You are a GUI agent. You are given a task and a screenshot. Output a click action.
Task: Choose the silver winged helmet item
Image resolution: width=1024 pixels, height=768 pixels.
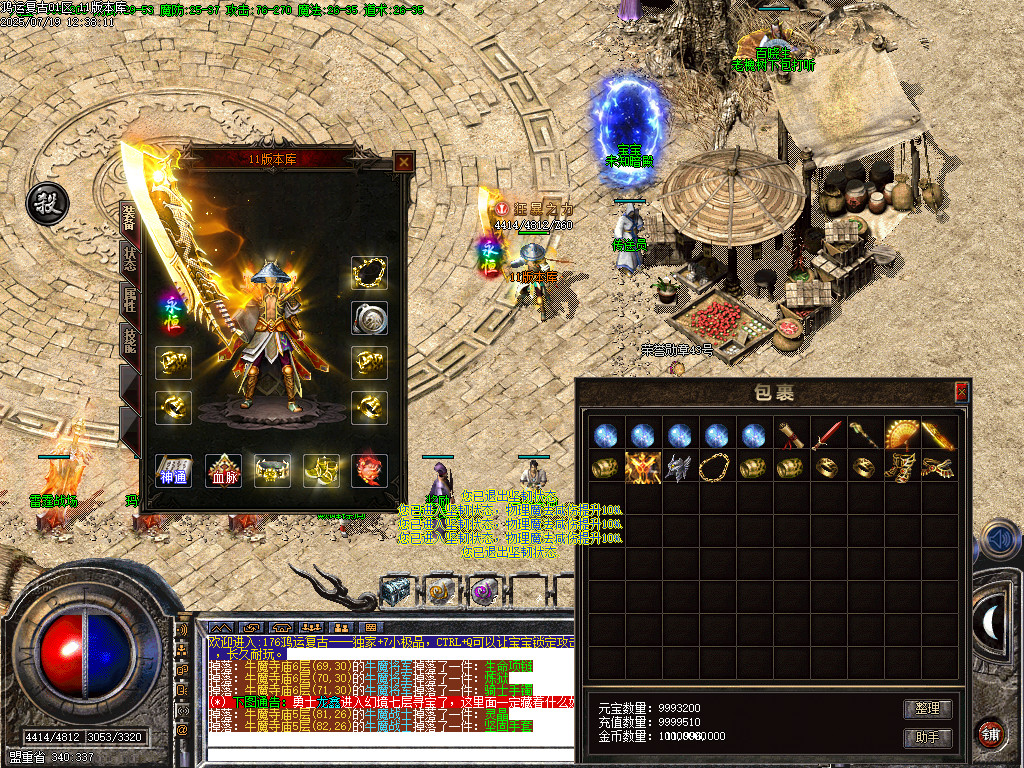click(678, 467)
